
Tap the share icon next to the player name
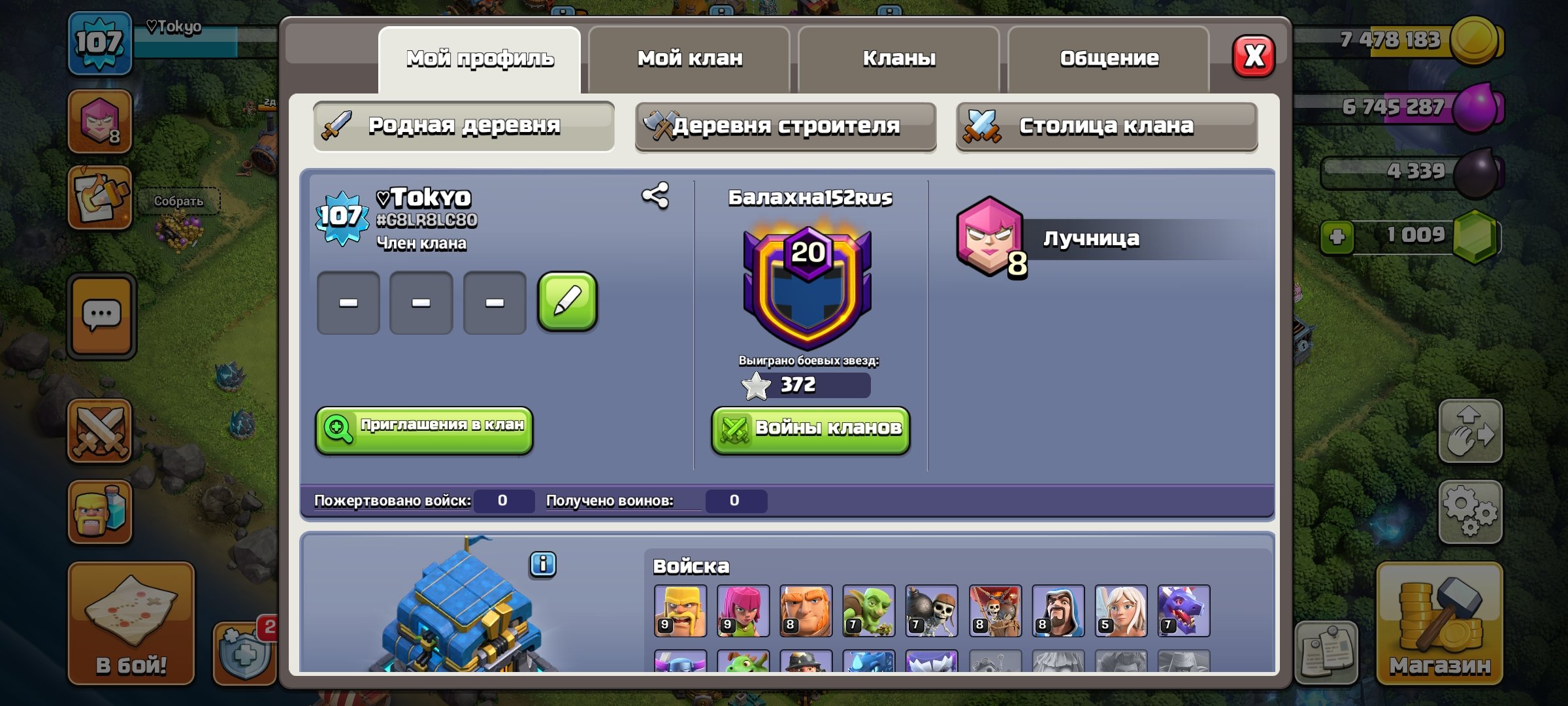(x=655, y=195)
